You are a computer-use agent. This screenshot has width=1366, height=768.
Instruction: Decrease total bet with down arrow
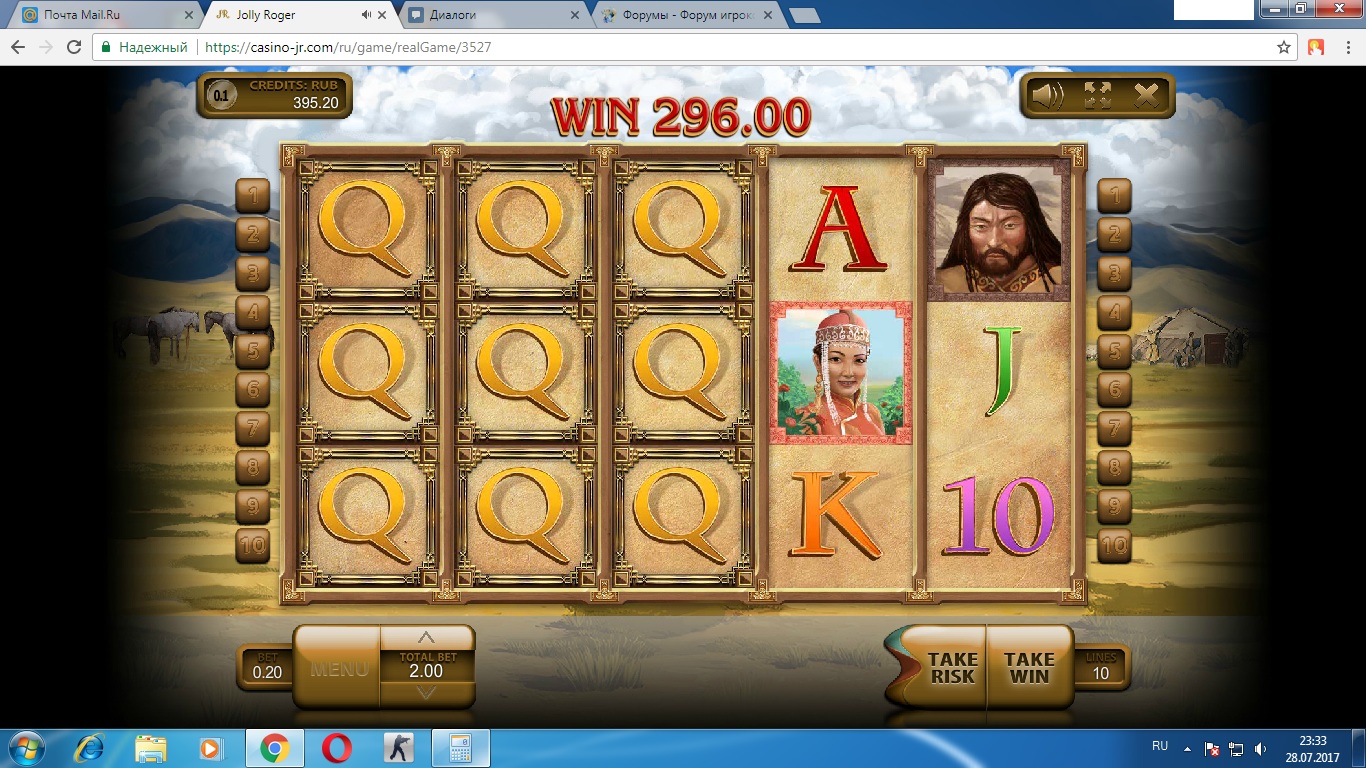pos(426,693)
